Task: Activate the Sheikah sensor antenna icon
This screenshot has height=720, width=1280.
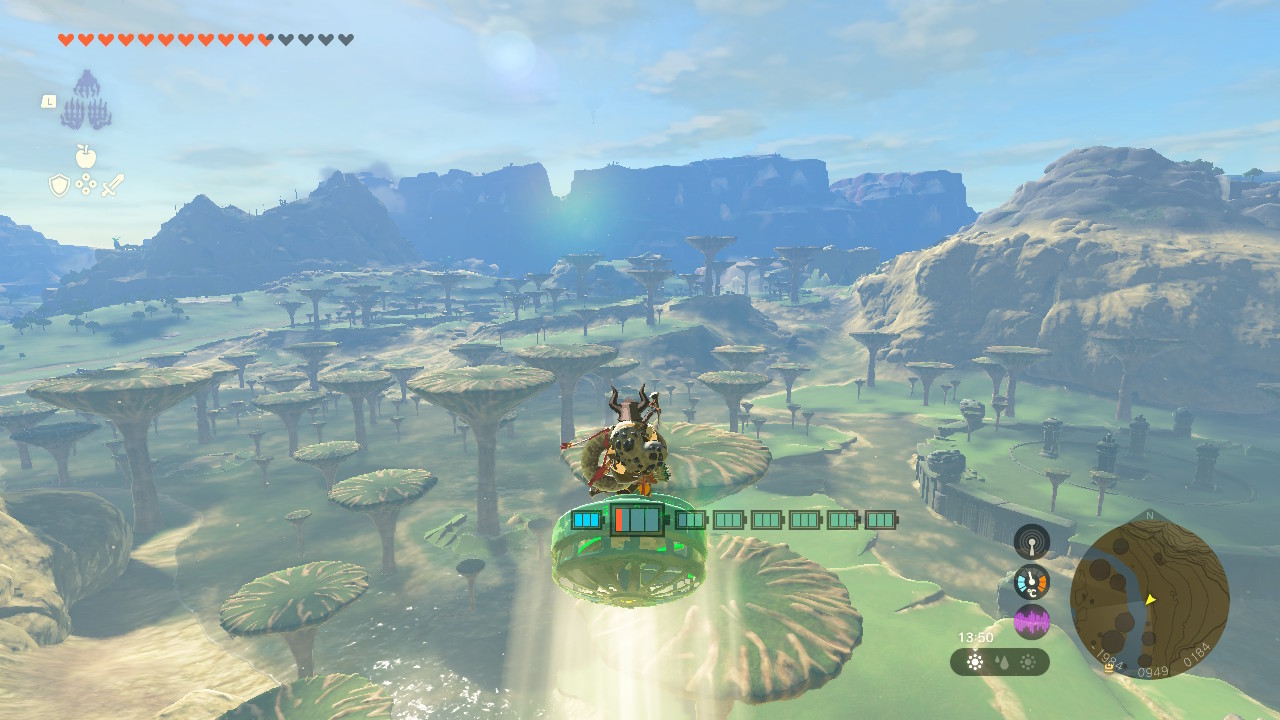Action: (x=1031, y=542)
